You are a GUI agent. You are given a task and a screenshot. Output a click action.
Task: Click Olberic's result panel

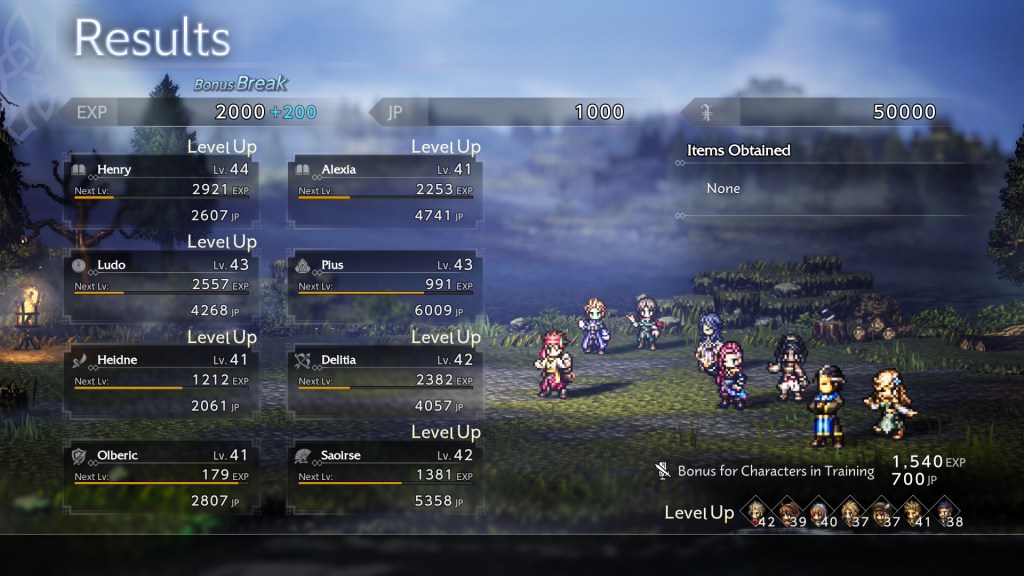click(x=161, y=477)
